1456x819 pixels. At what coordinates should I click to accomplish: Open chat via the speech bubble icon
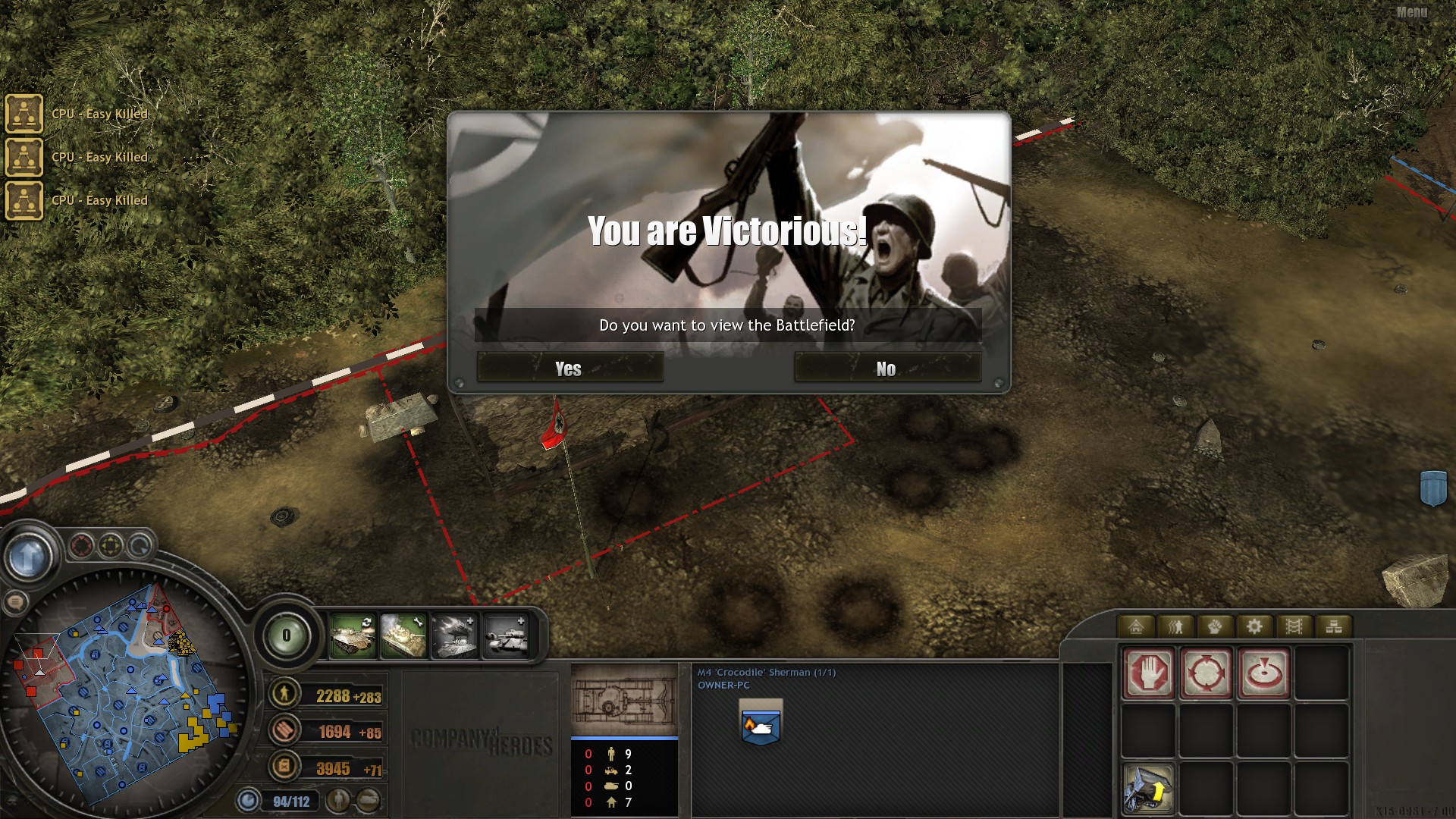pyautogui.click(x=17, y=603)
